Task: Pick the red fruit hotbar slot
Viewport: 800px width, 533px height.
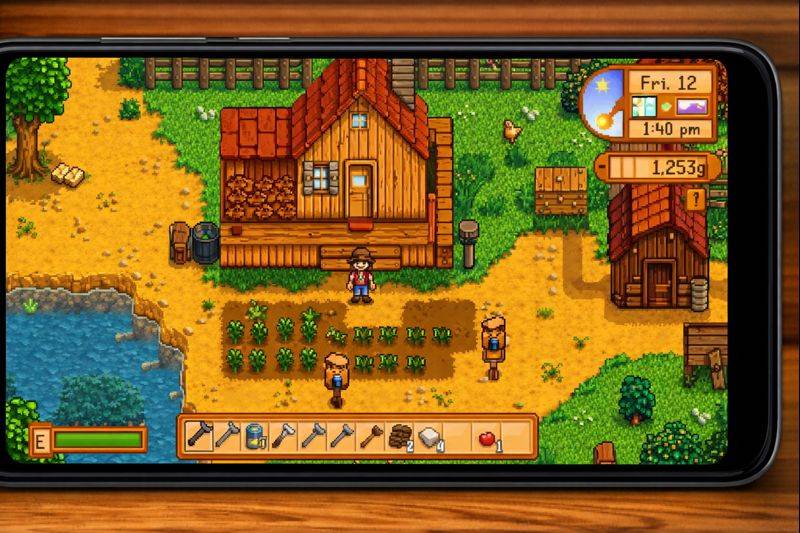Action: coord(487,436)
